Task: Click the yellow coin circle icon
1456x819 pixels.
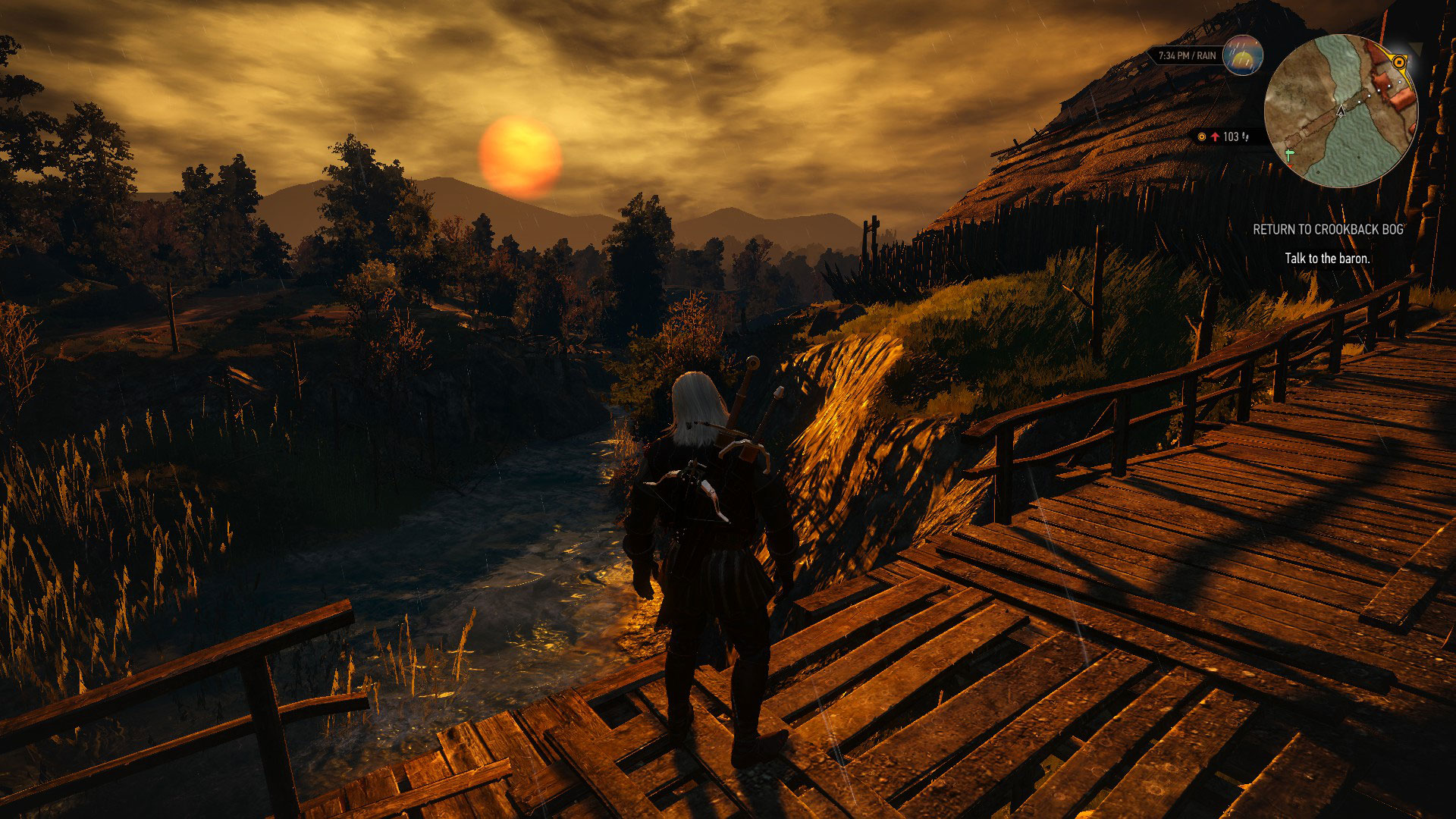Action: 1202,137
